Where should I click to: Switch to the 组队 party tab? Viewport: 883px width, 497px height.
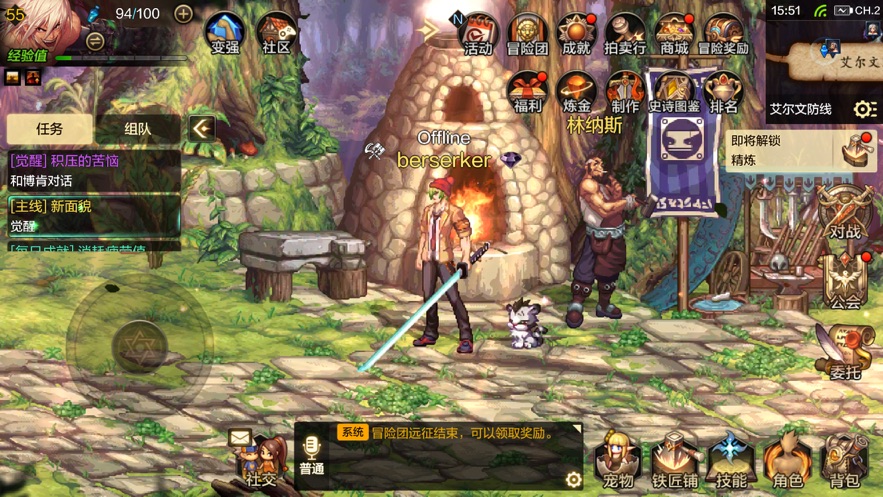tap(138, 129)
